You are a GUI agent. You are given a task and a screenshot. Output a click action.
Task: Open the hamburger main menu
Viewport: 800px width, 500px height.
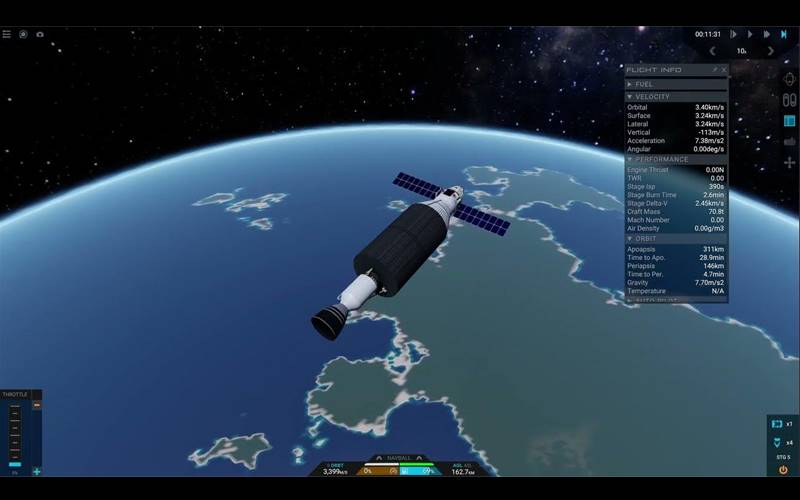[x=6, y=34]
